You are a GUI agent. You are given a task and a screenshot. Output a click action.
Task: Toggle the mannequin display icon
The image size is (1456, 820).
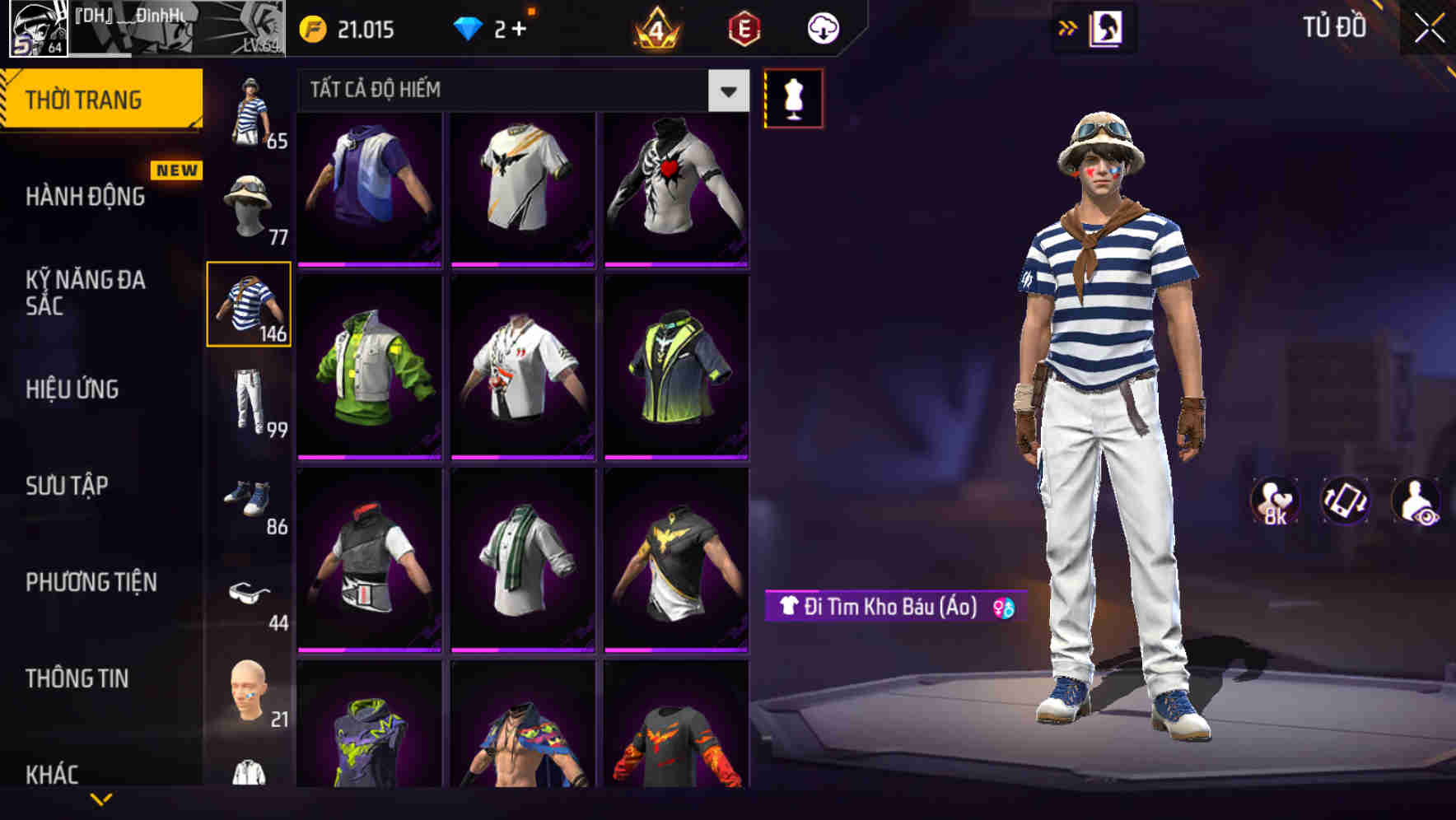coord(794,97)
